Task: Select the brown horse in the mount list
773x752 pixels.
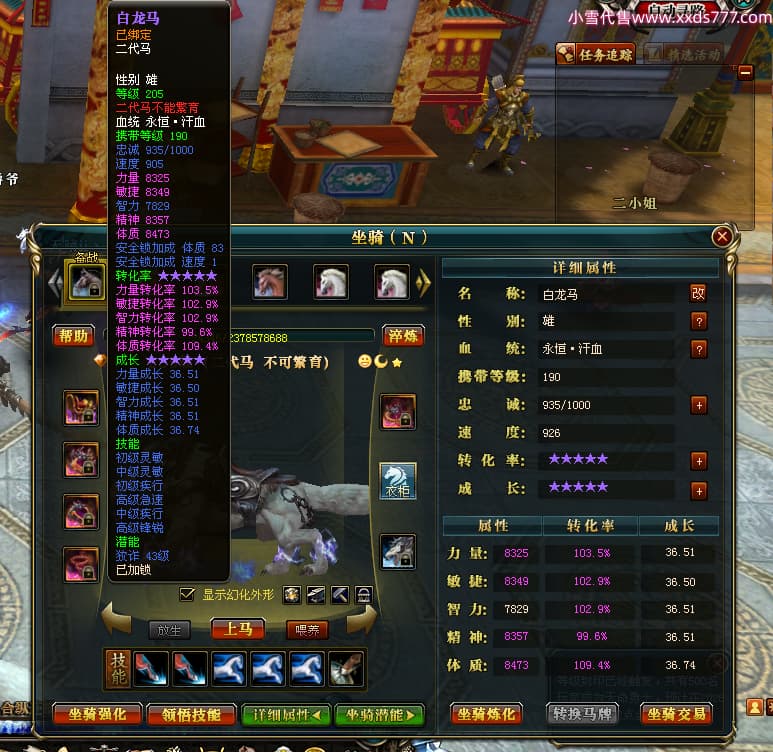Action: point(270,281)
